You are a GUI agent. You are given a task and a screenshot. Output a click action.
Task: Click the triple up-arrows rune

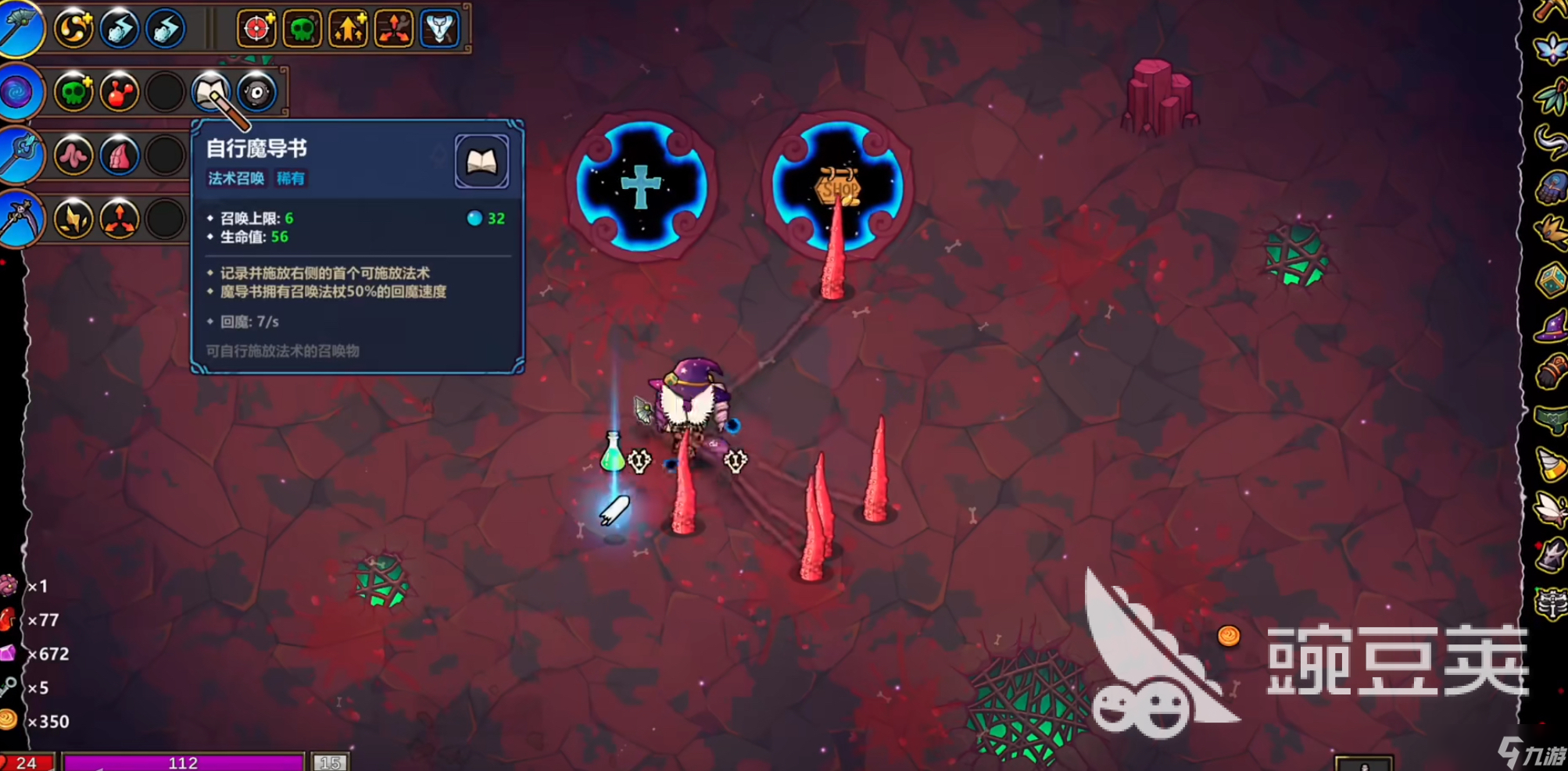coord(348,29)
